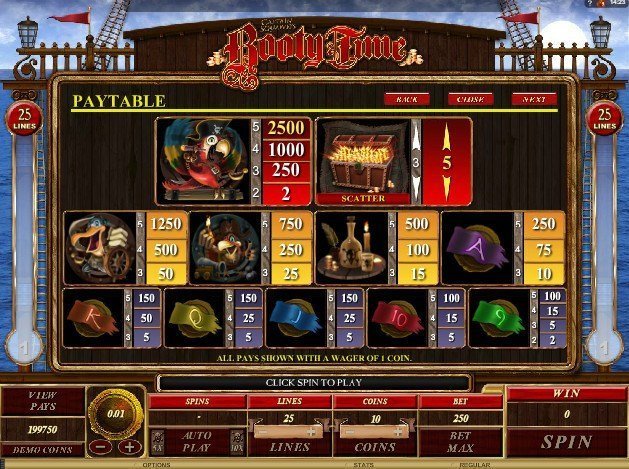Viewport: 629px width, 469px height.
Task: Click the Coins selector button
Action: pos(374,447)
